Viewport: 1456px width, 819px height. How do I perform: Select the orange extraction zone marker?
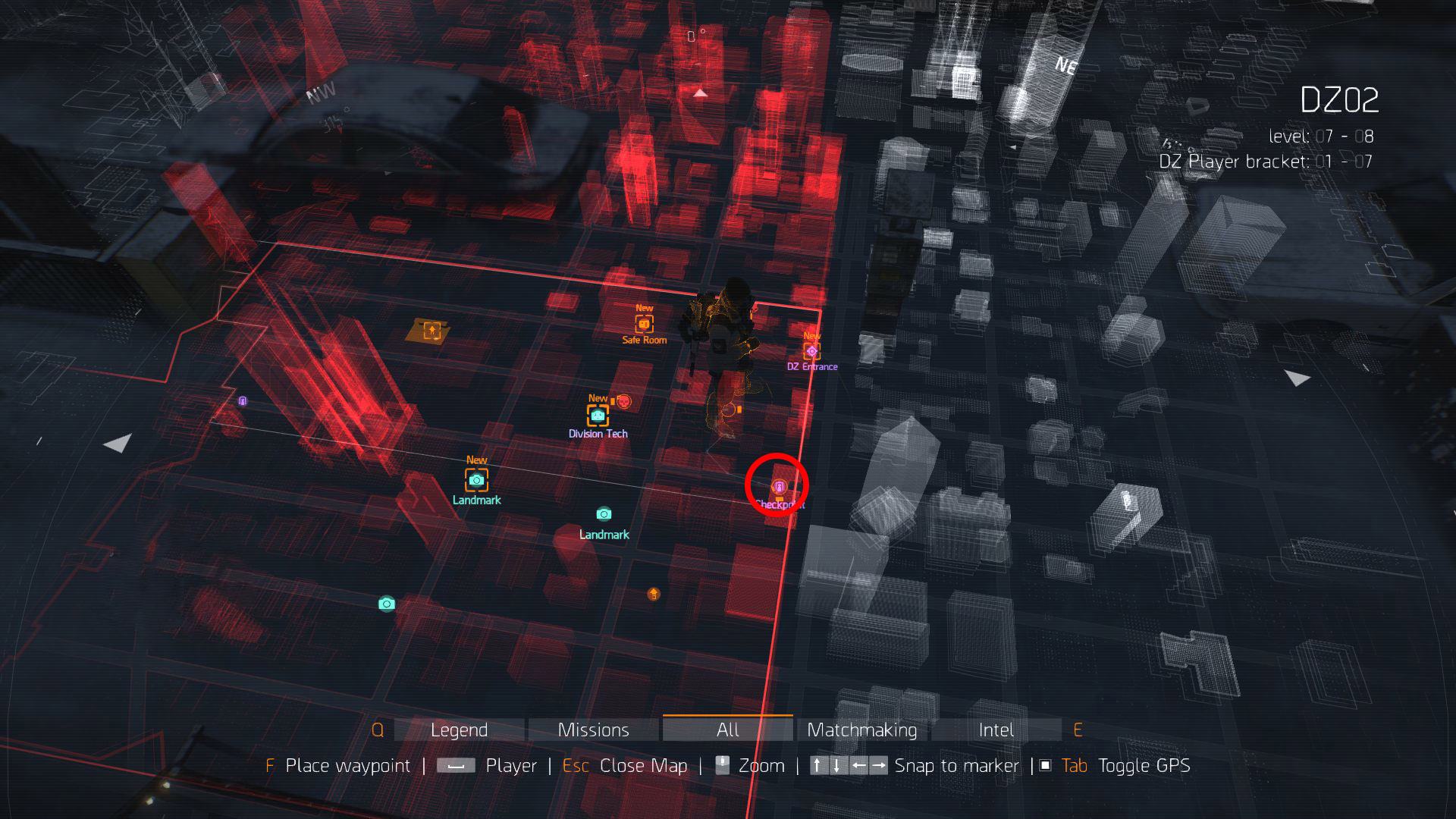pyautogui.click(x=431, y=330)
